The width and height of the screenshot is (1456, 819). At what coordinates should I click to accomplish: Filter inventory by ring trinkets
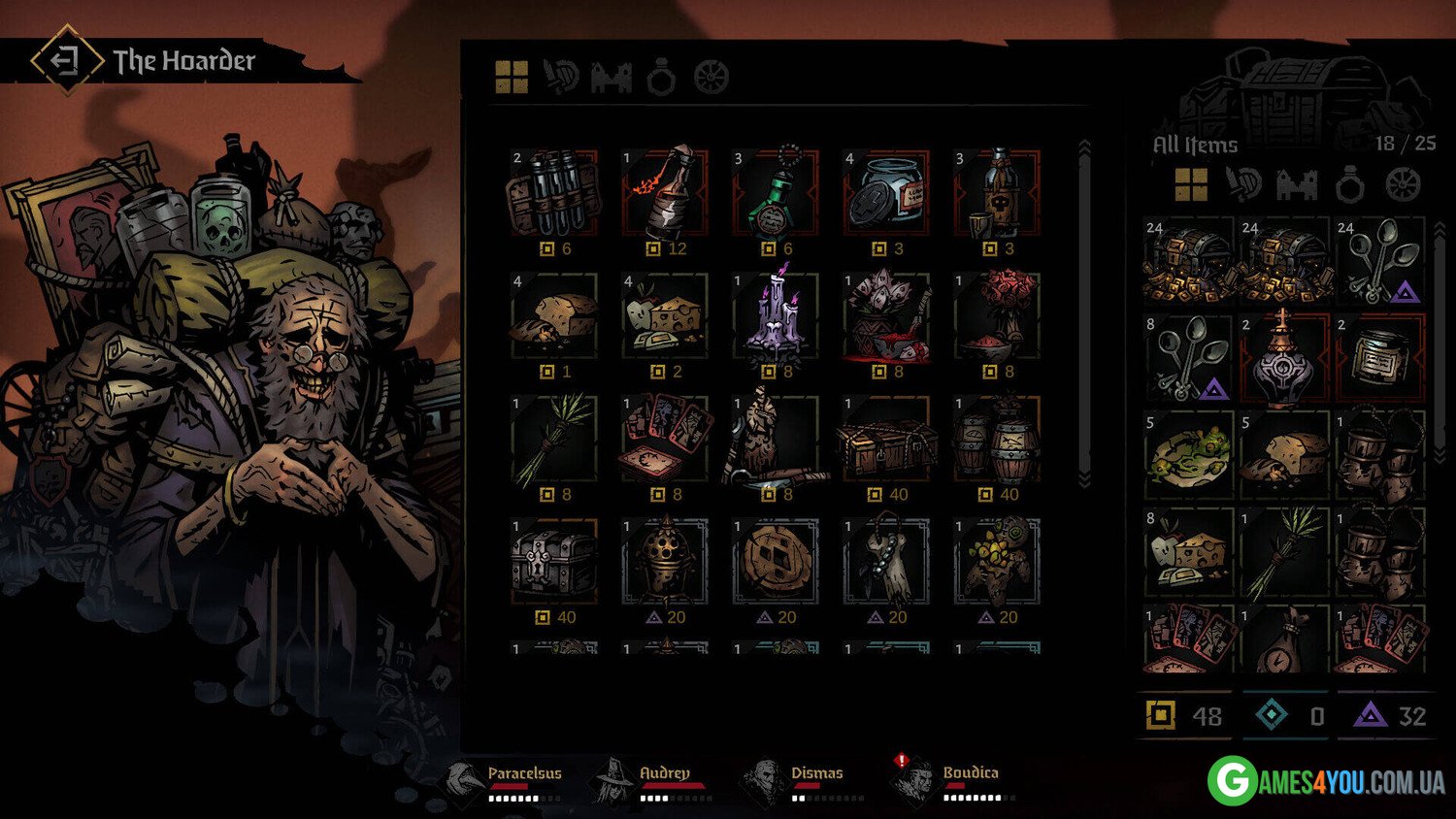click(x=1349, y=183)
